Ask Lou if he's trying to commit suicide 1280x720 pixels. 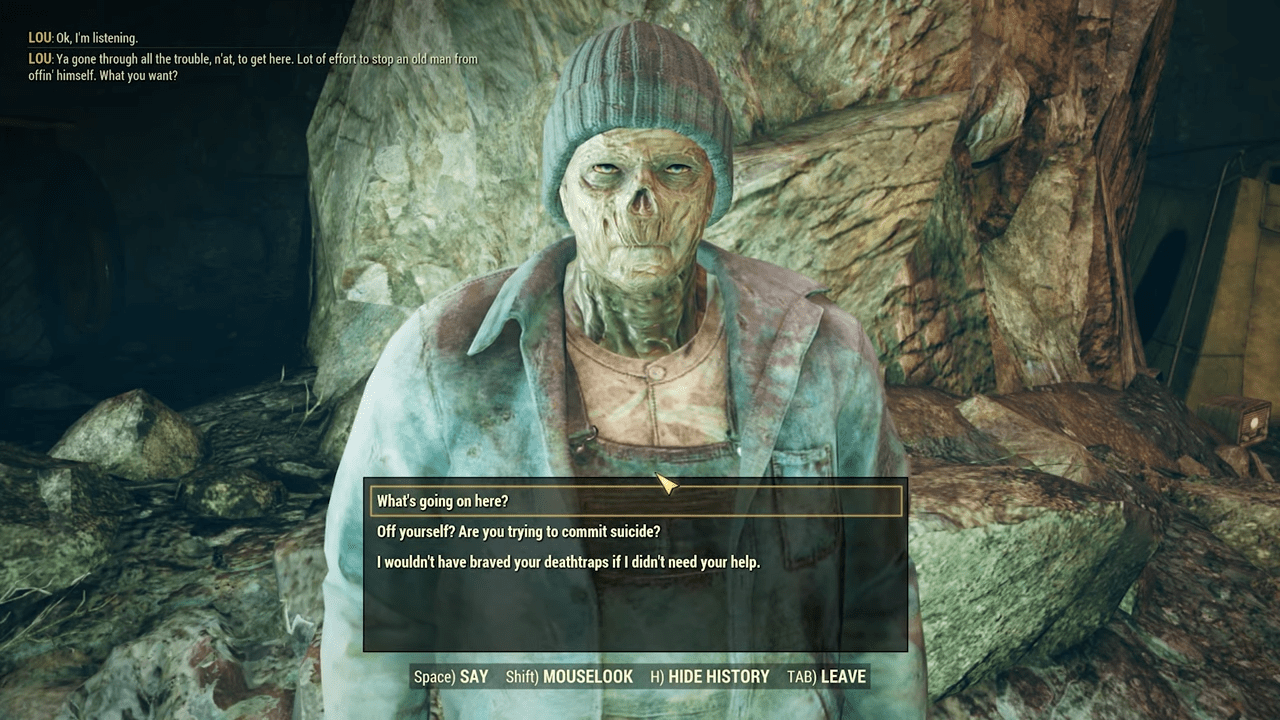pyautogui.click(x=518, y=531)
